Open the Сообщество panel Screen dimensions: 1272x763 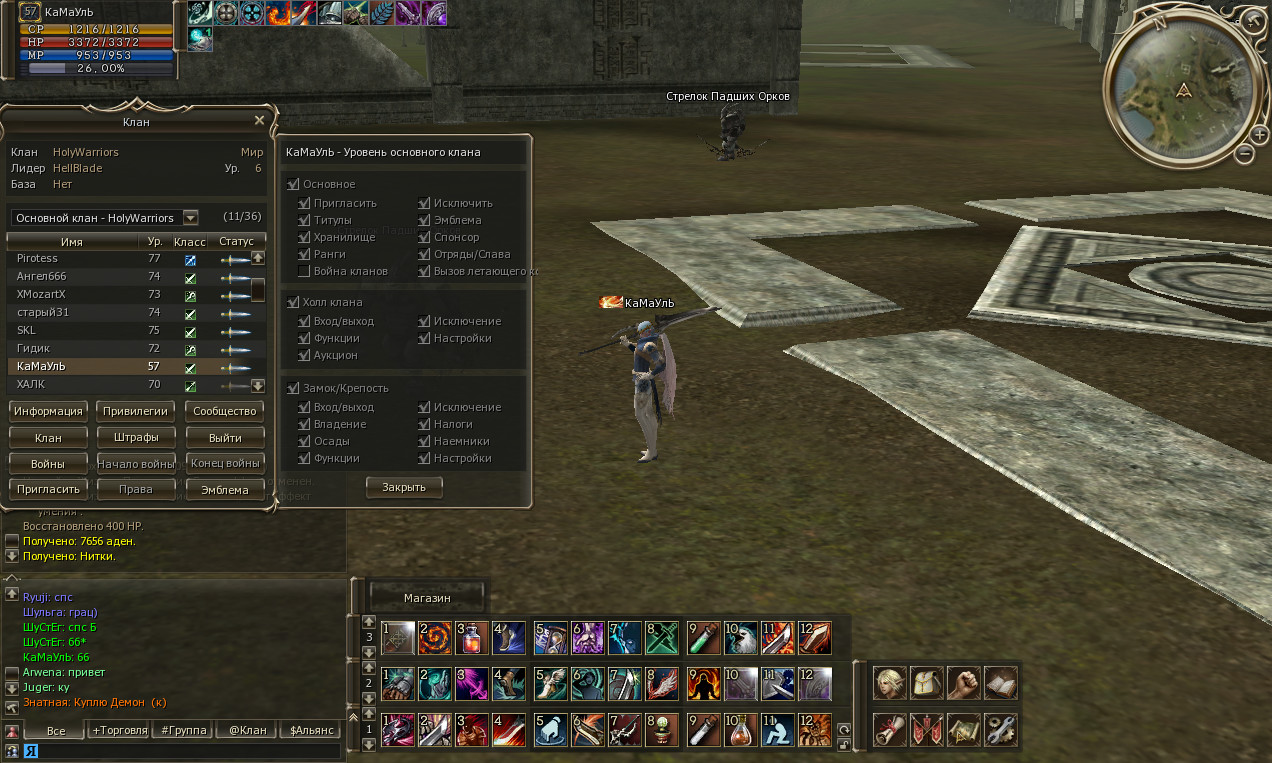[x=226, y=411]
